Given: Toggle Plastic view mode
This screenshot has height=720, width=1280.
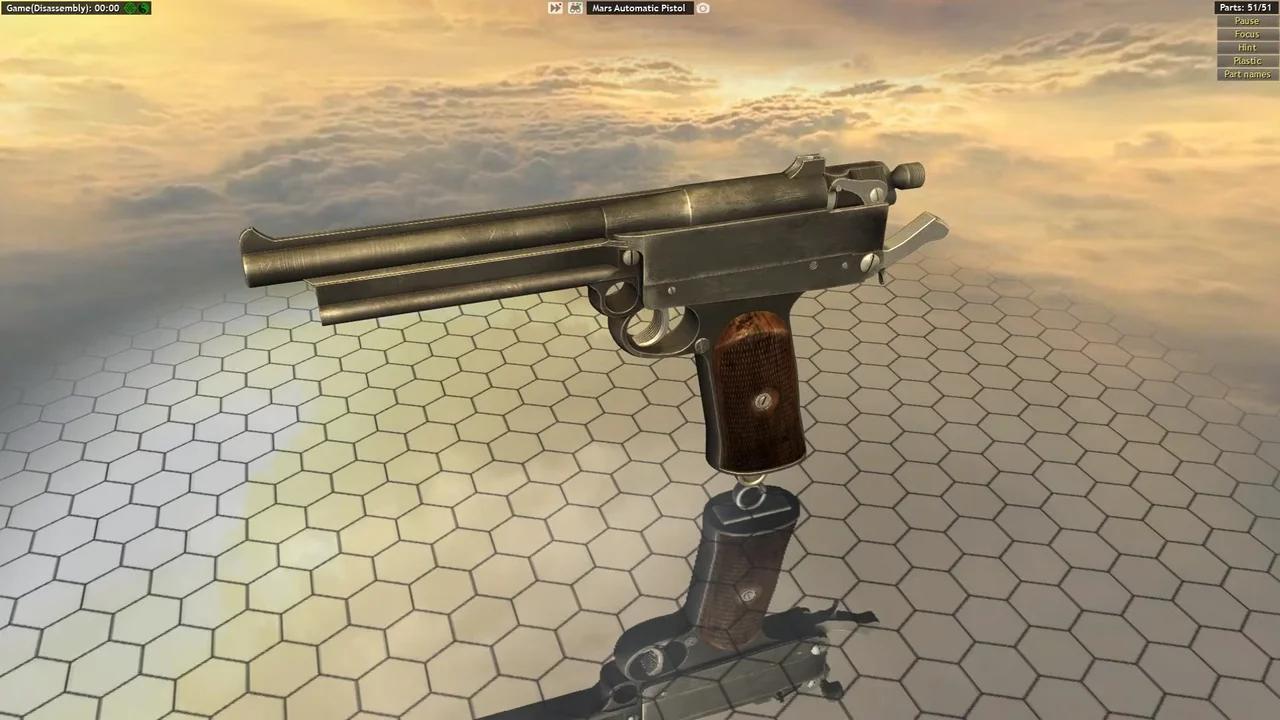Looking at the screenshot, I should (1246, 60).
